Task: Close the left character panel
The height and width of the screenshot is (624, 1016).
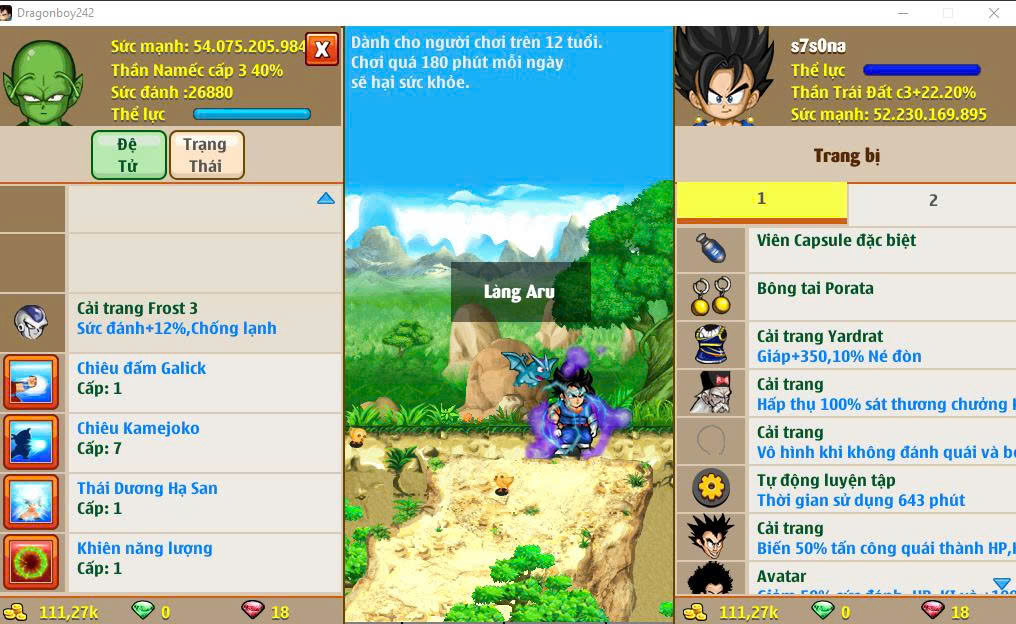Action: 321,48
